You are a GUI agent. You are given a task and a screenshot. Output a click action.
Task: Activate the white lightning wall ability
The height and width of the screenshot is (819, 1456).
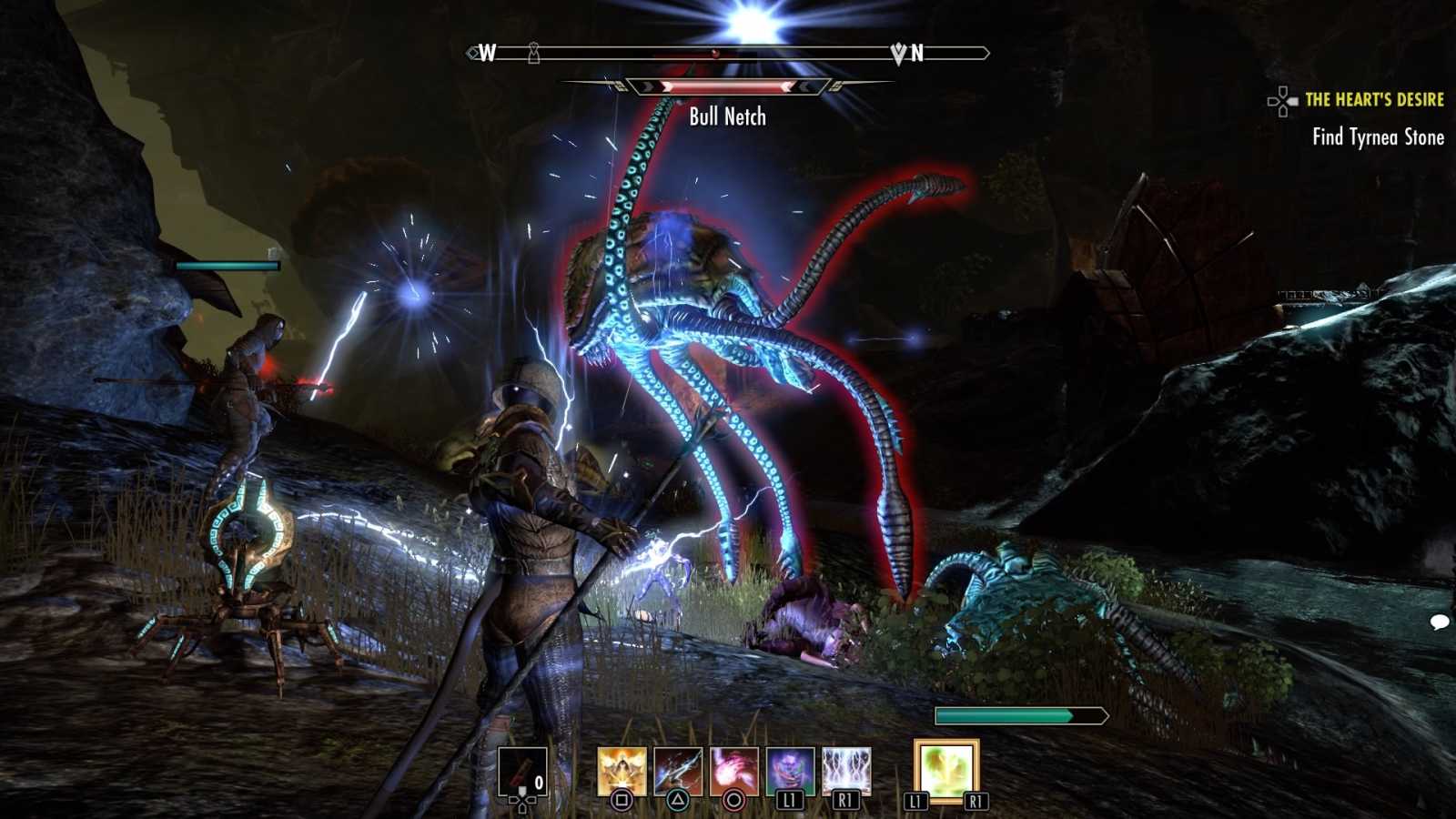point(846,771)
